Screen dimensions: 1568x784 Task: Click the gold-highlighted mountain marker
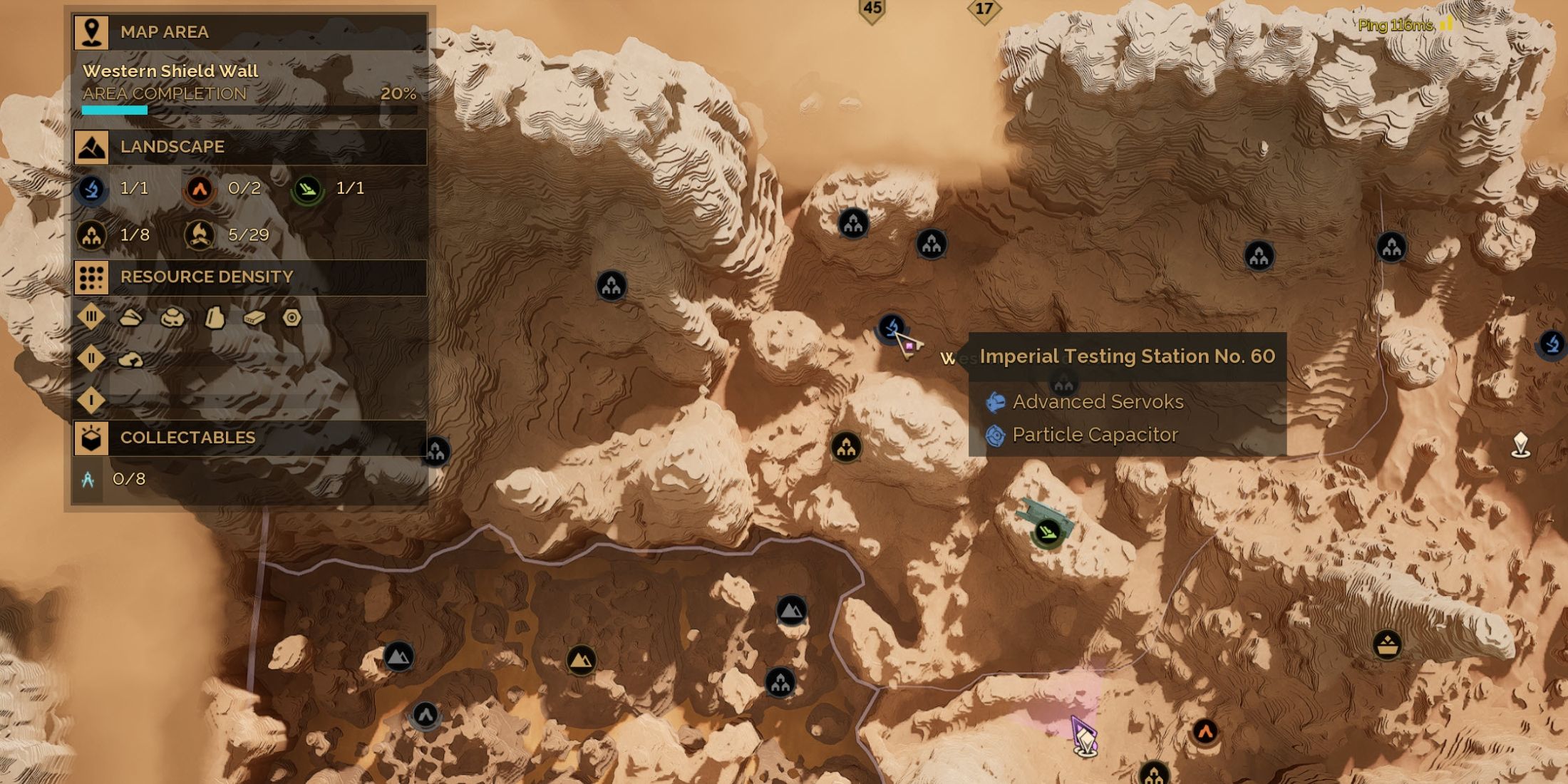[x=581, y=660]
